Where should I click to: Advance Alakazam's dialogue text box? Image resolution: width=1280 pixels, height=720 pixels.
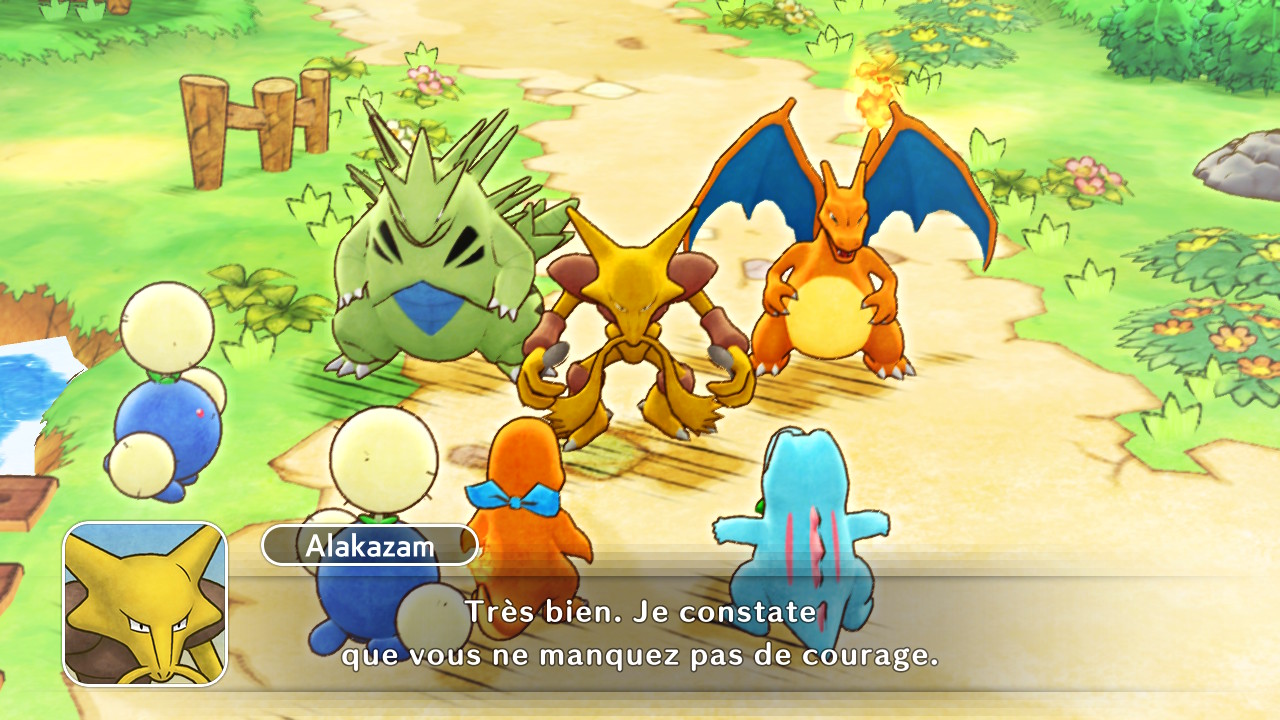(x=640, y=634)
